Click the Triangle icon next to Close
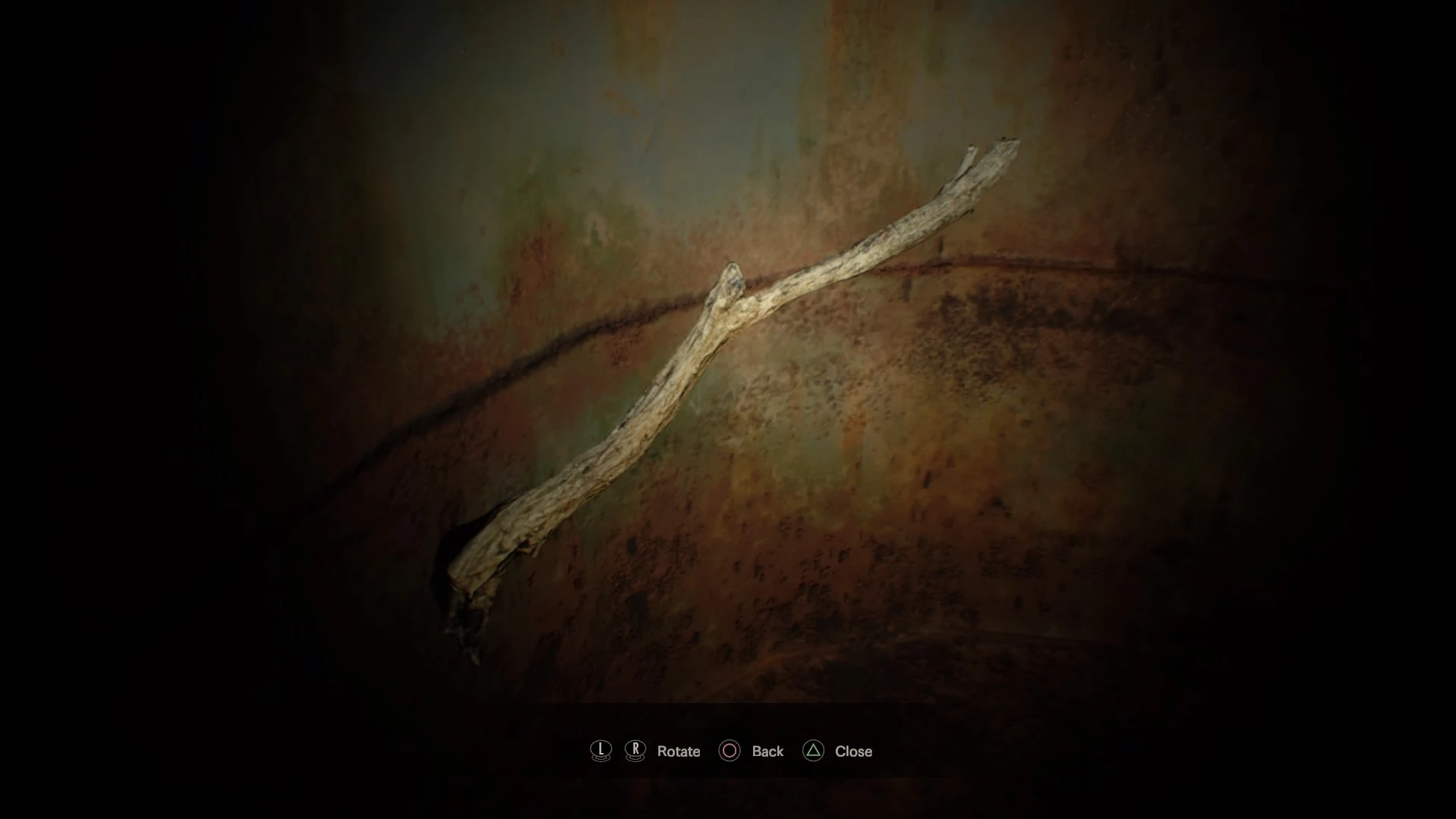 pos(814,752)
